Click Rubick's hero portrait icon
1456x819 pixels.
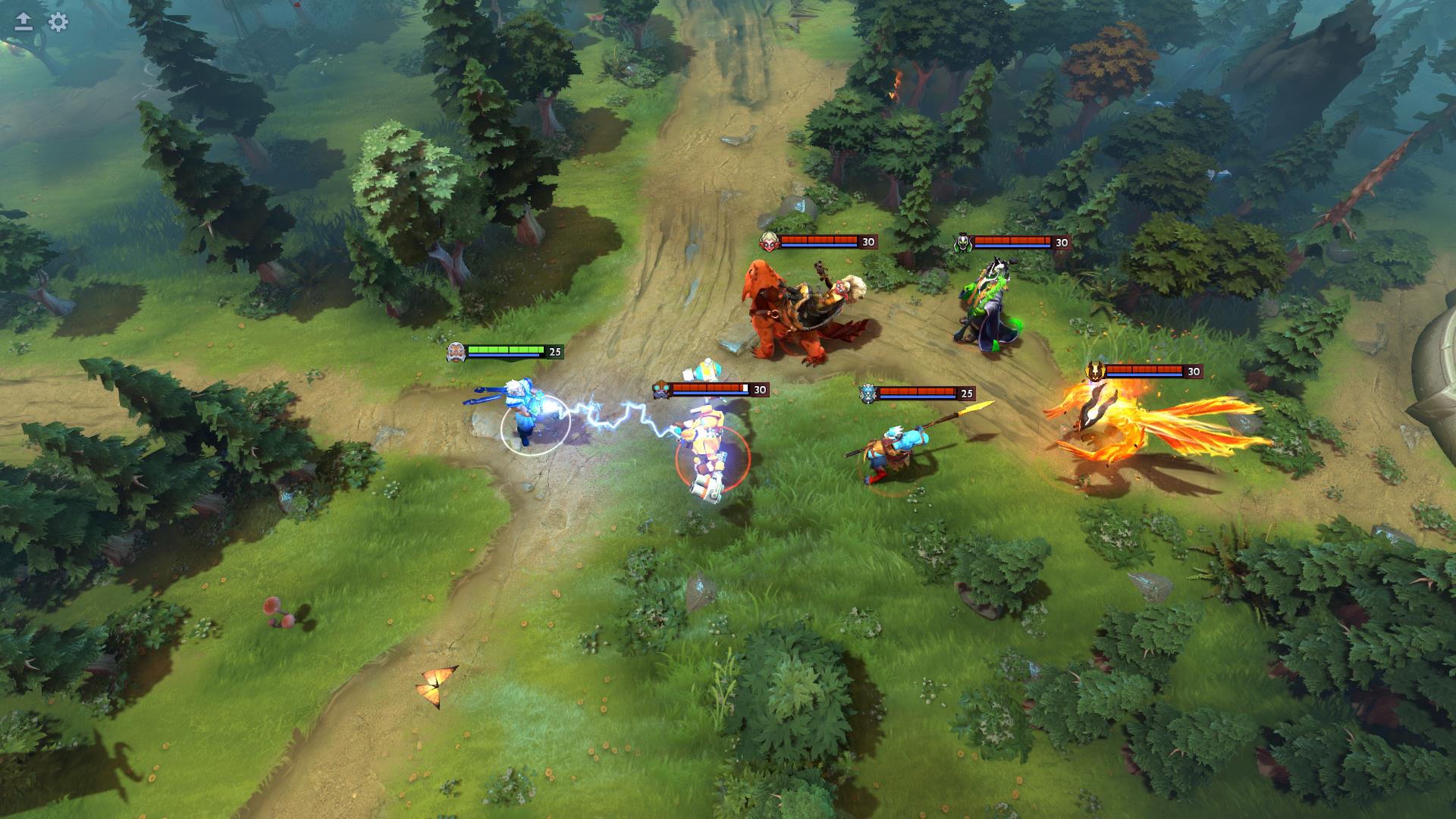pyautogui.click(x=965, y=243)
